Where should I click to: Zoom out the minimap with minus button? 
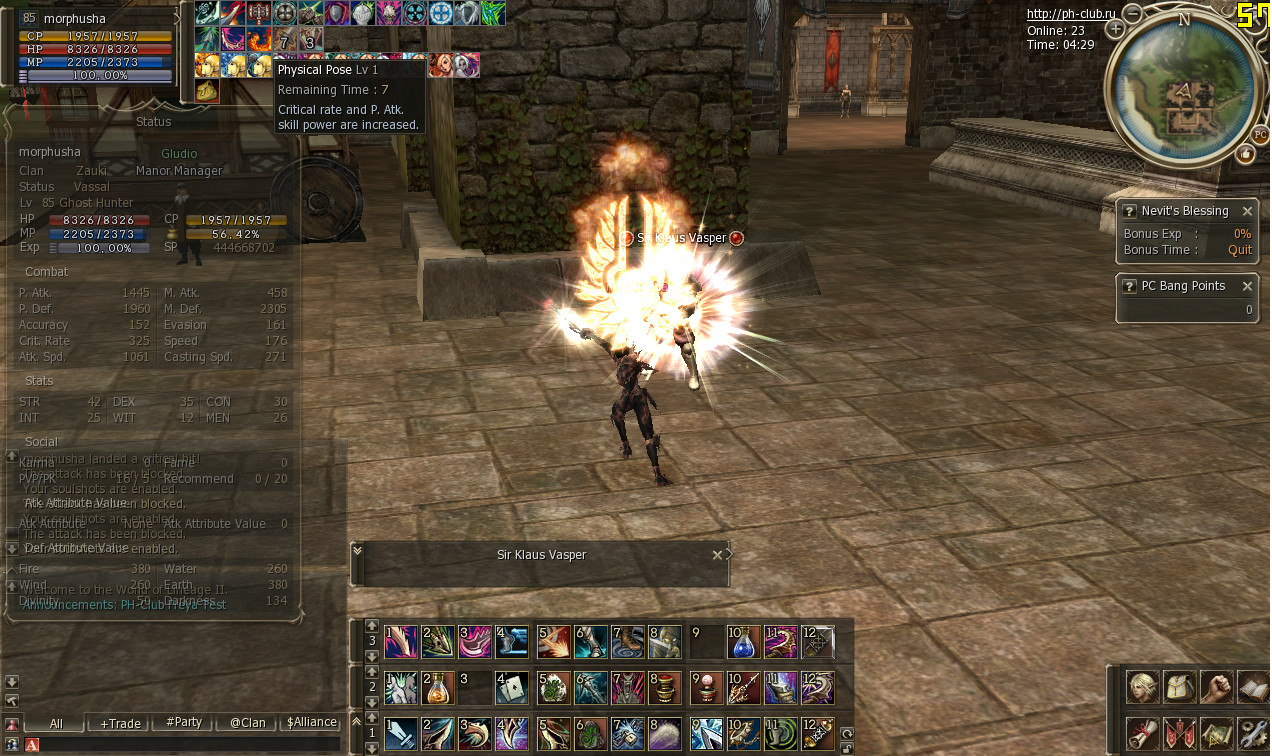1133,14
